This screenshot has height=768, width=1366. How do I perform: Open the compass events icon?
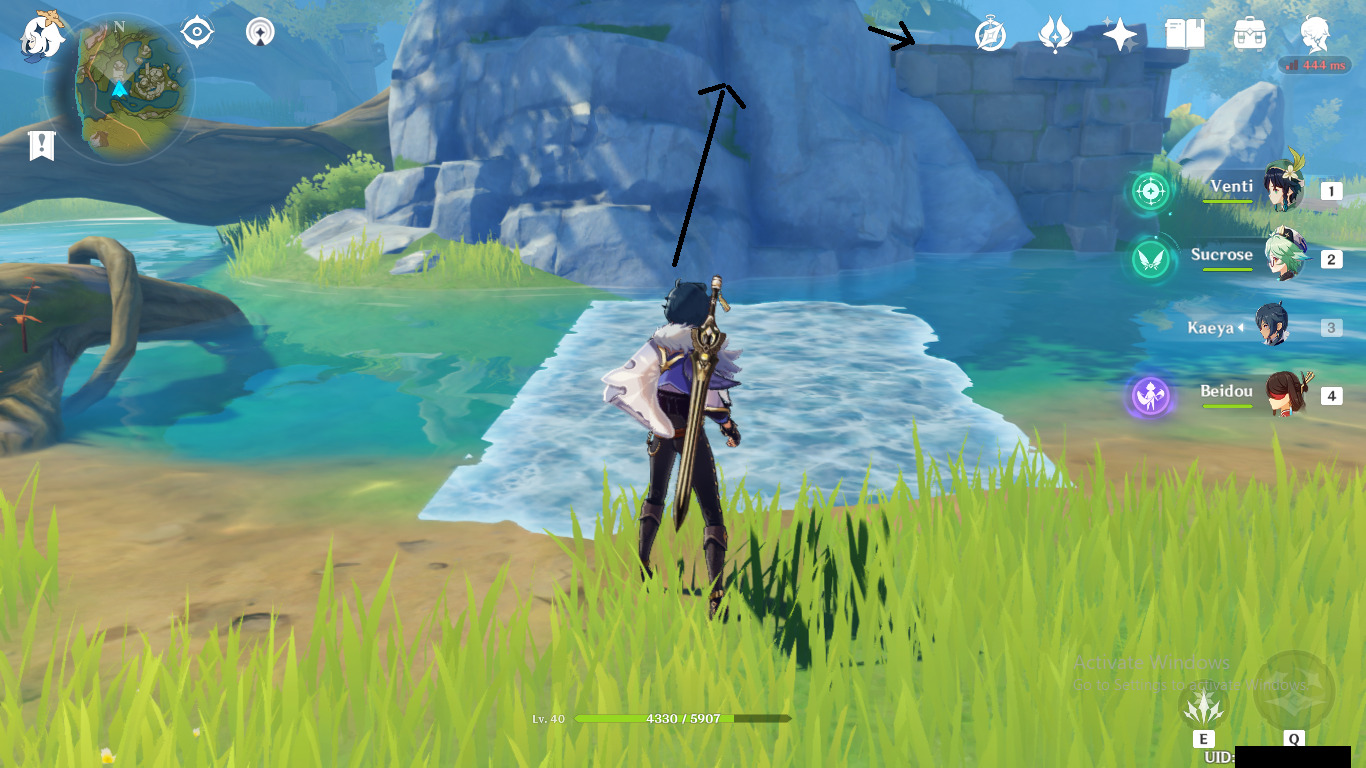pos(990,36)
